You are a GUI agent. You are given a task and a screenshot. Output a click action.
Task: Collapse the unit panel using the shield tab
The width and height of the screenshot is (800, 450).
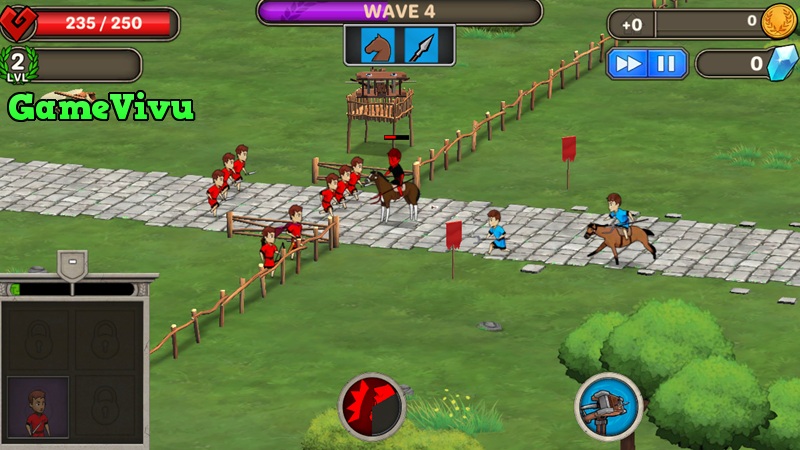tap(72, 266)
